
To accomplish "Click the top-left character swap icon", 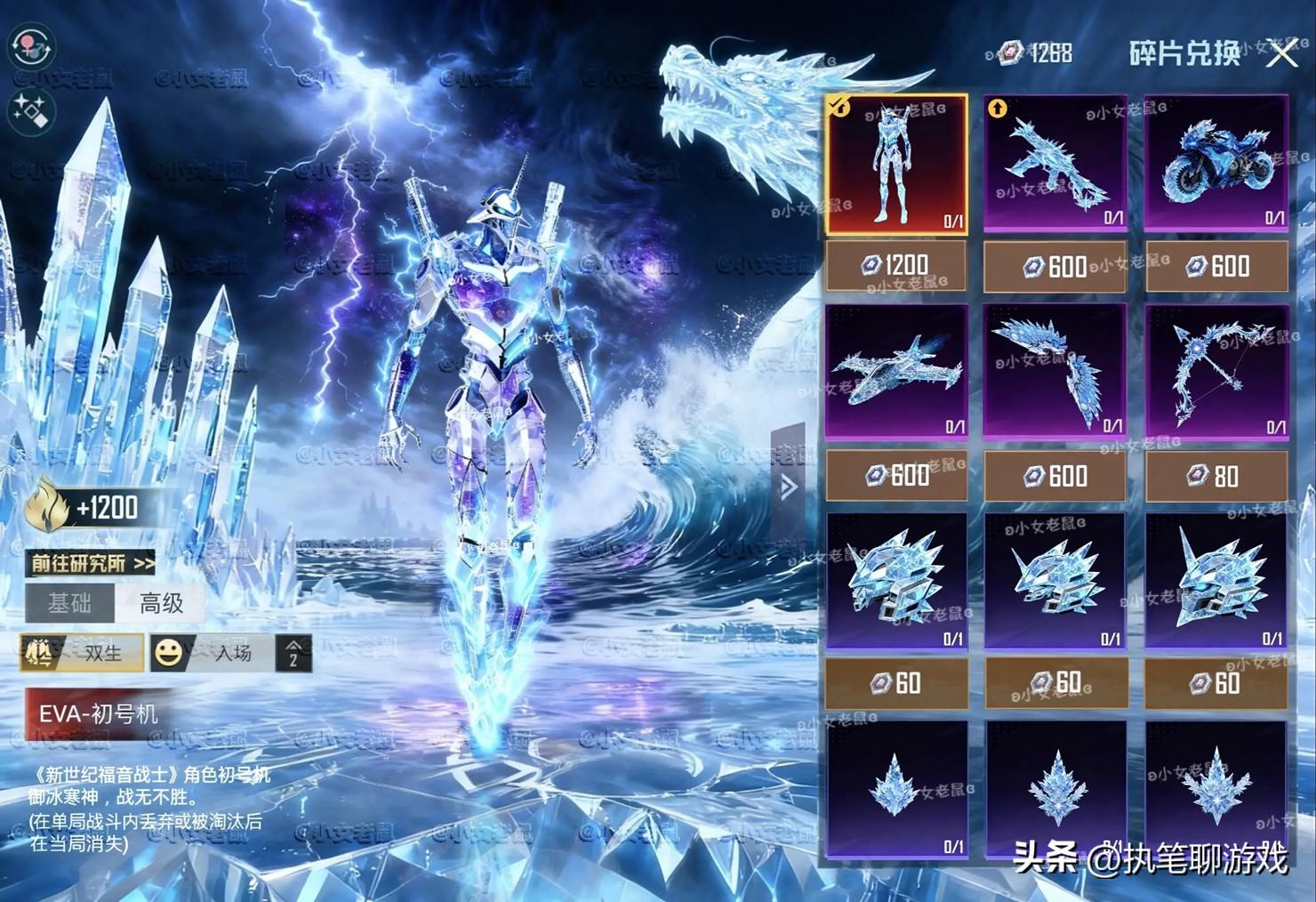I will (x=32, y=46).
